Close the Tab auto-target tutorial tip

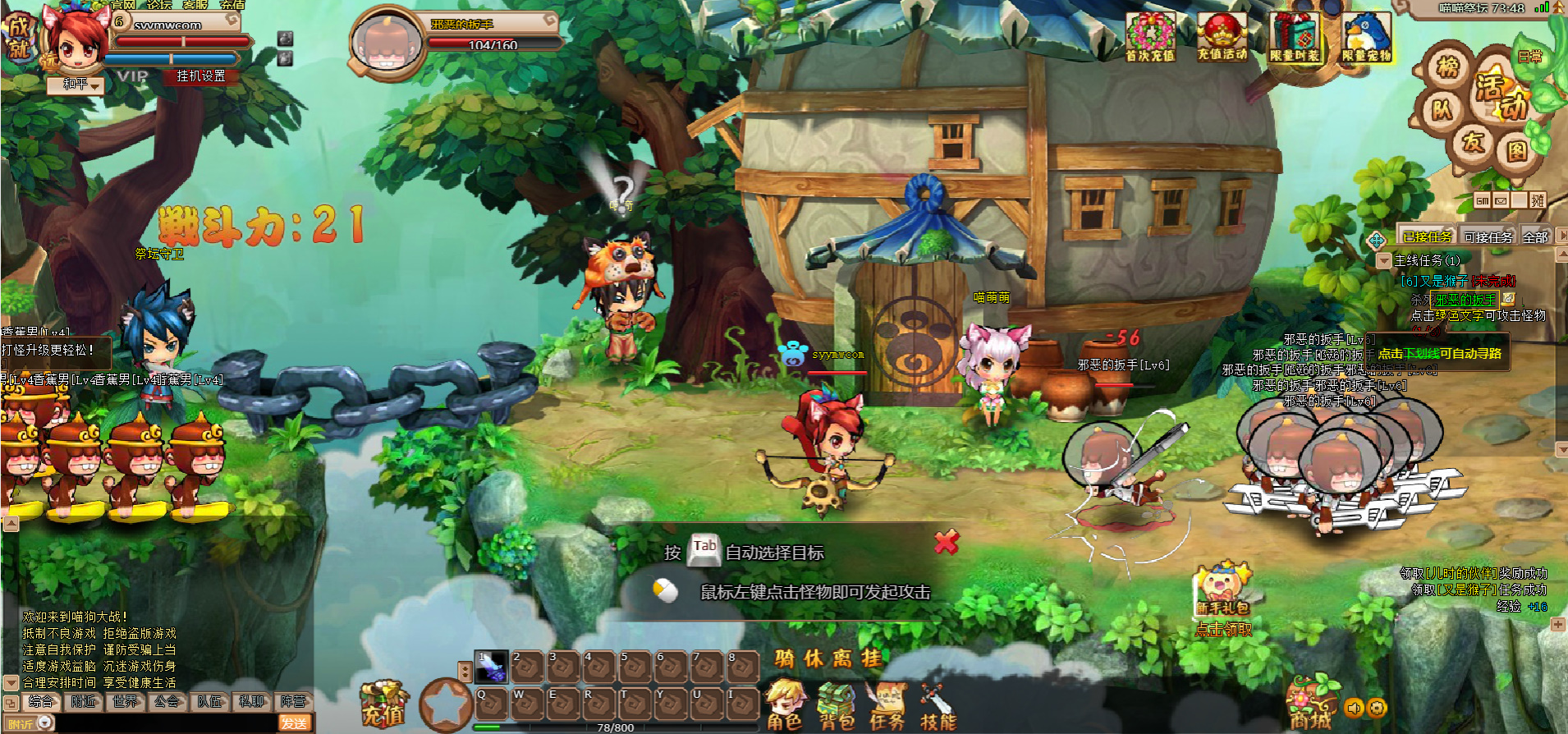(x=947, y=542)
